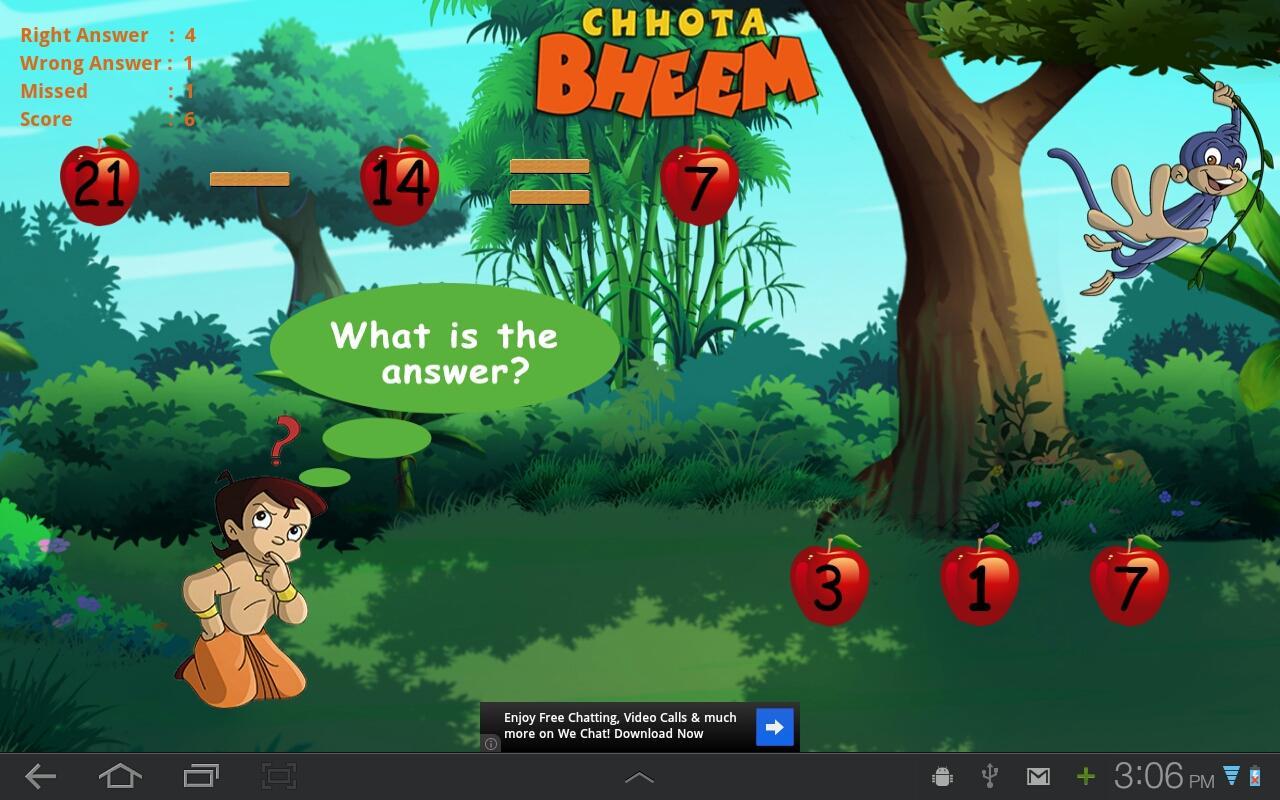Tap the battery status icon

(x=1256, y=775)
